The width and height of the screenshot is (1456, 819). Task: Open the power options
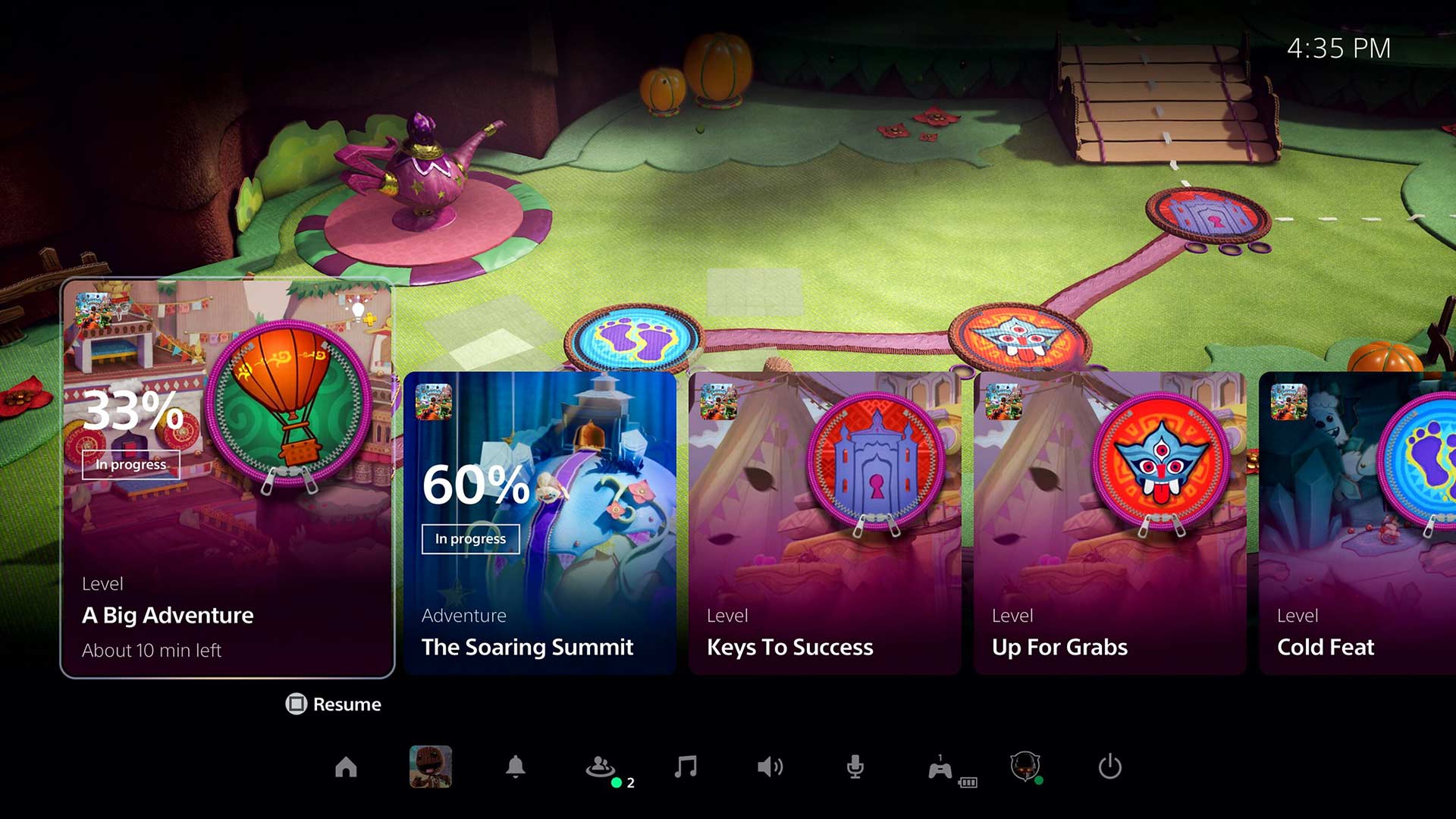(1109, 767)
